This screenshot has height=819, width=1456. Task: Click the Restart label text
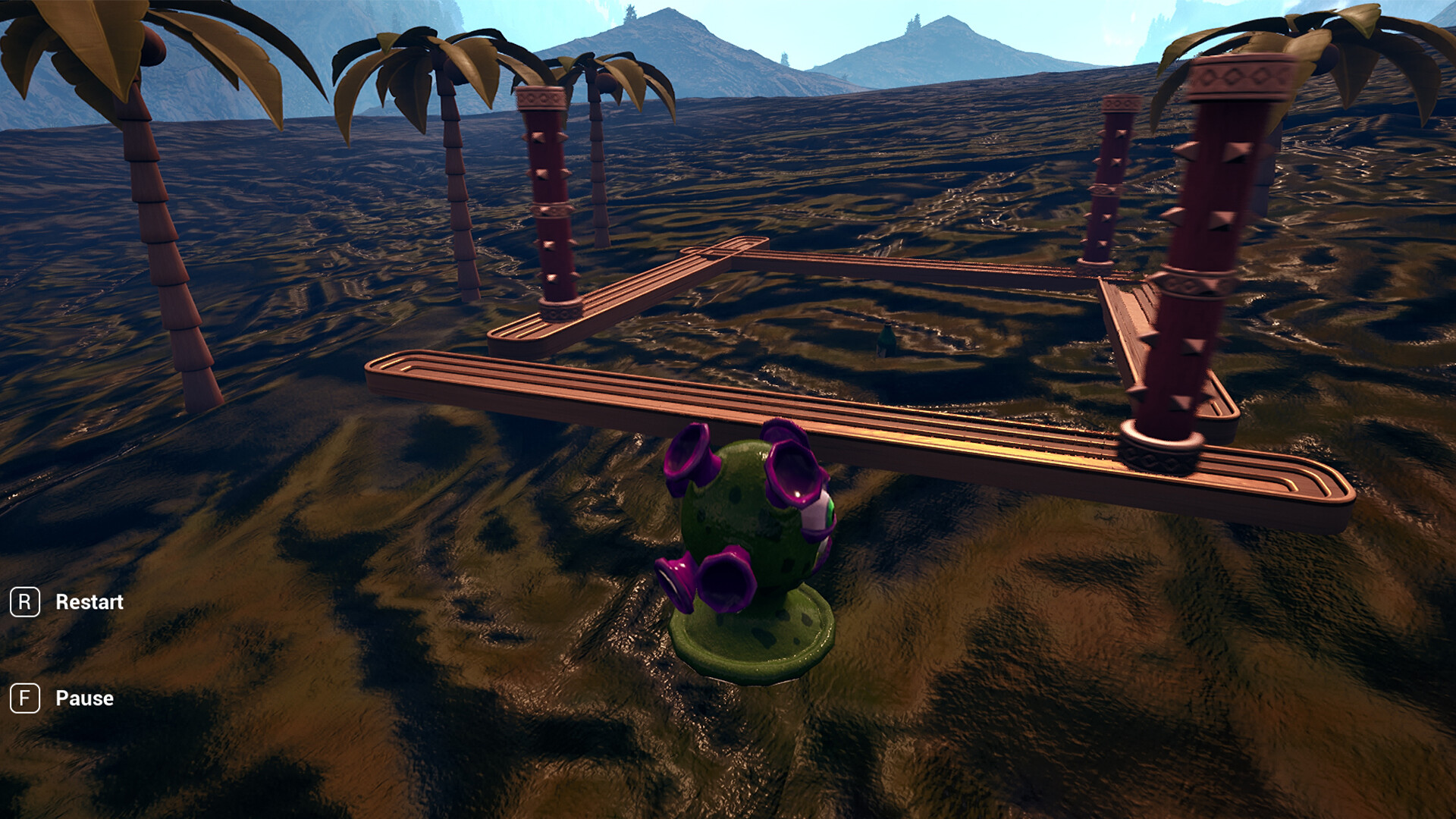[x=89, y=602]
